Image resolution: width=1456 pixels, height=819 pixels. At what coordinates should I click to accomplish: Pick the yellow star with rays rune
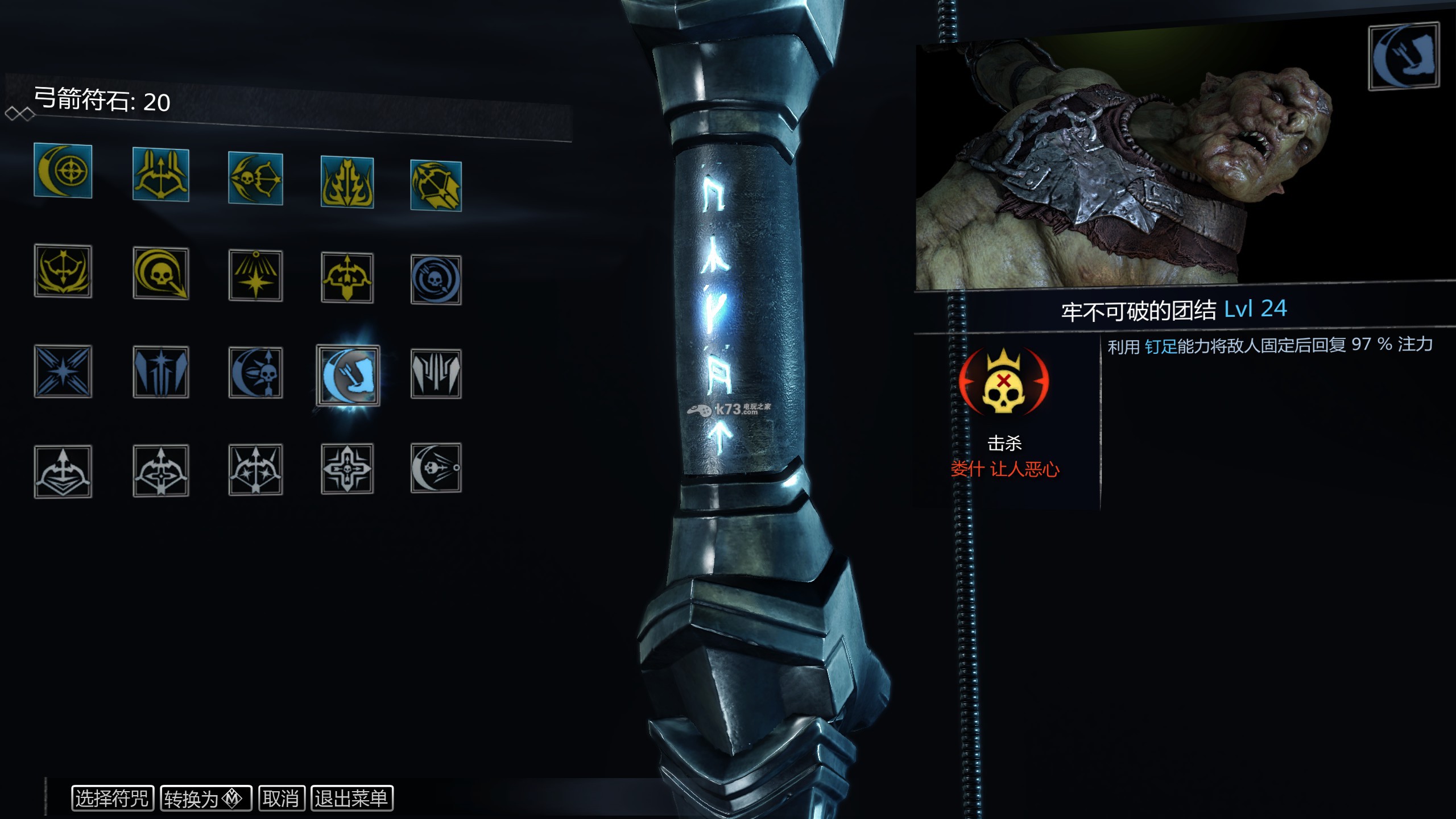click(255, 276)
